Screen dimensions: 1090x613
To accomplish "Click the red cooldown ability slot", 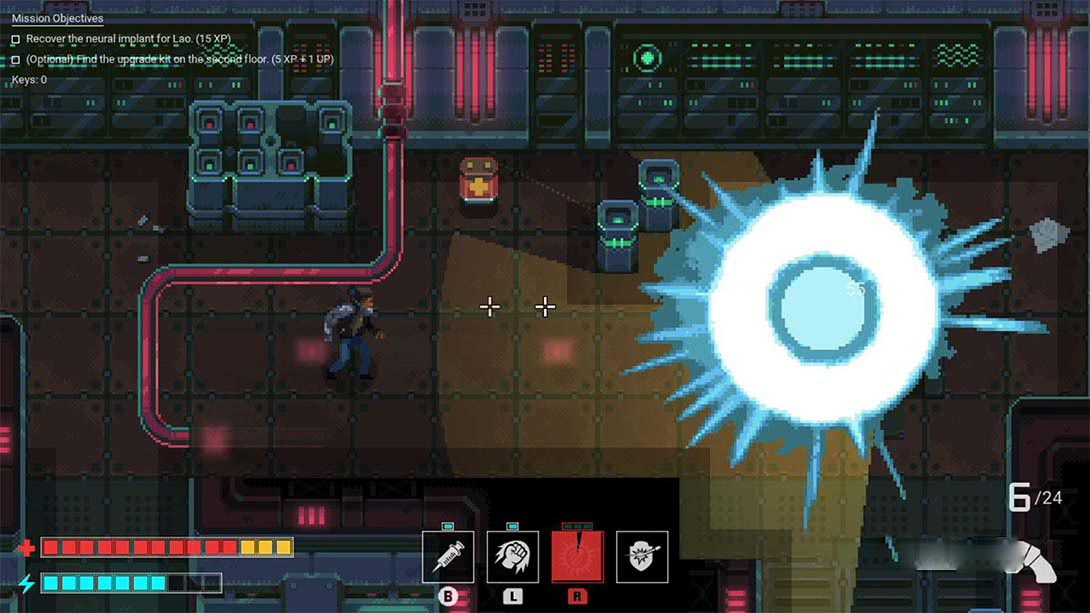I will click(x=577, y=557).
